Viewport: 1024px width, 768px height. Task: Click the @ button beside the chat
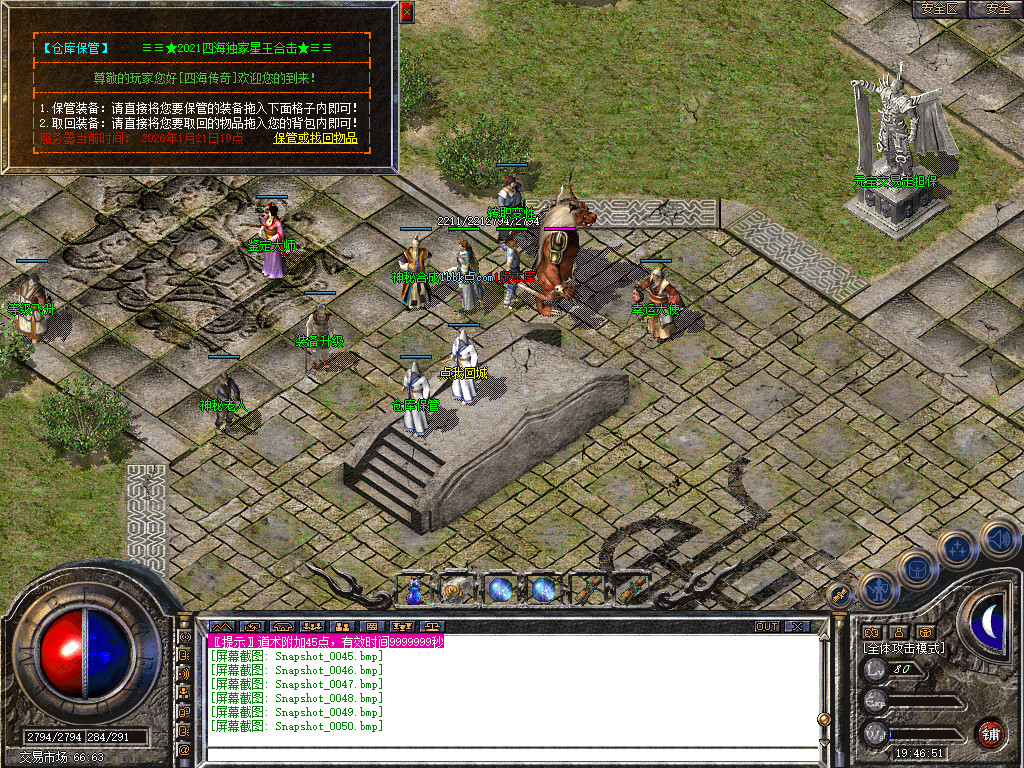coord(185,749)
